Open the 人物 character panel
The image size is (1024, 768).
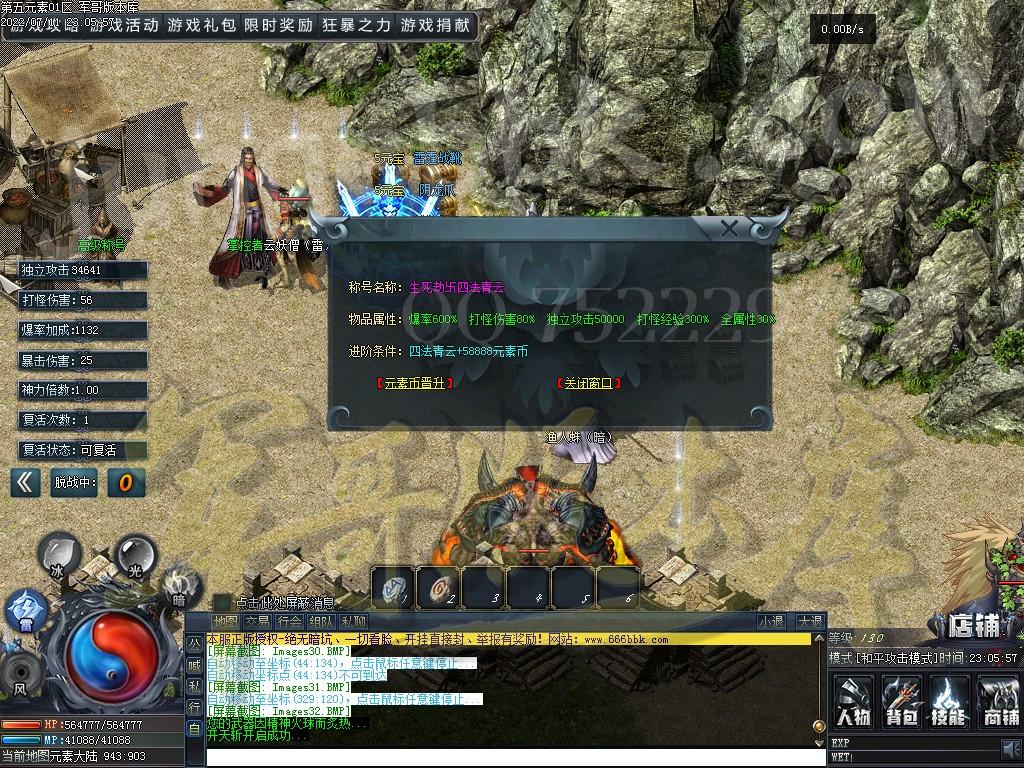(853, 700)
